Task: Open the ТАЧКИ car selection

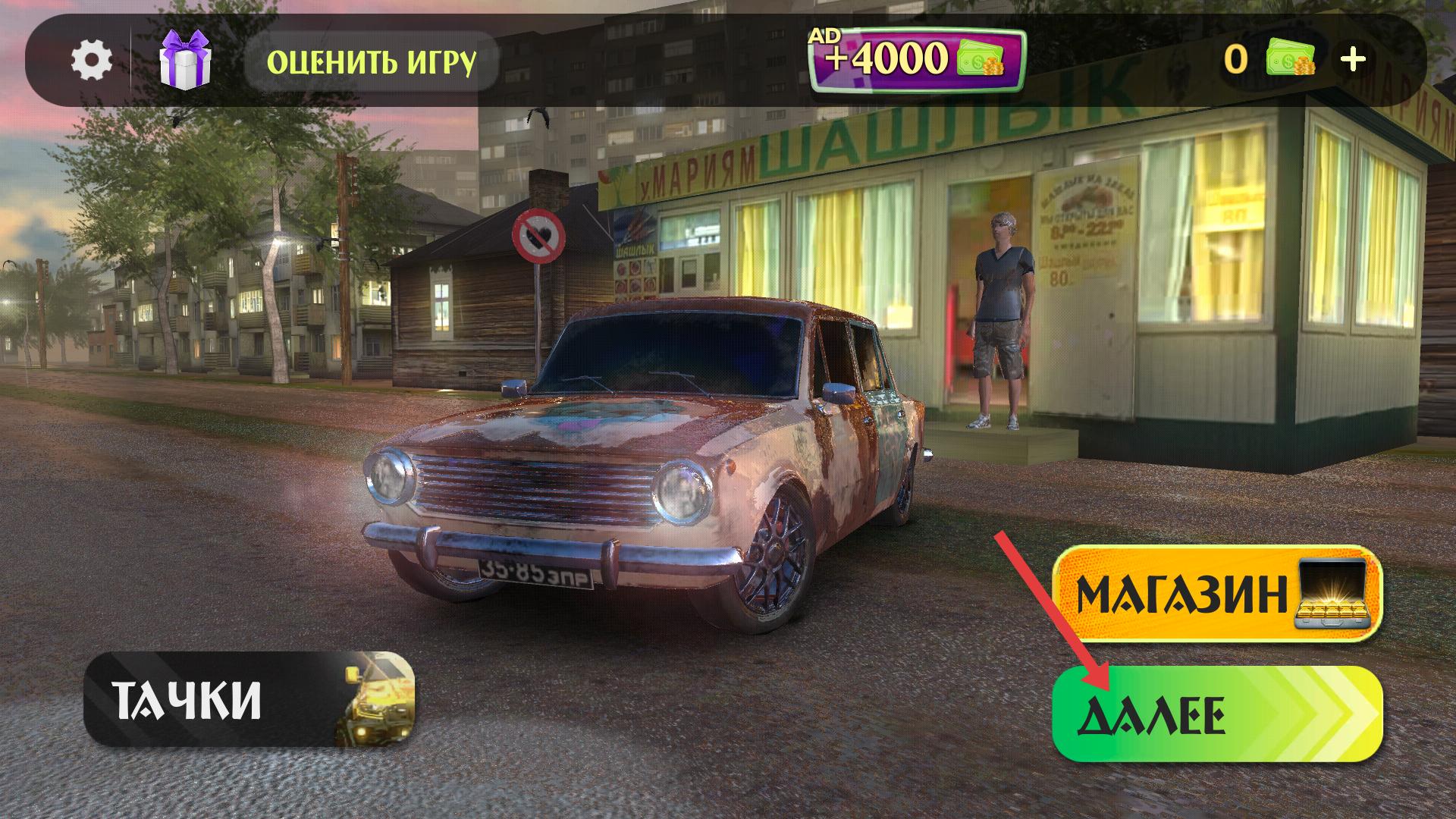Action: (249, 698)
